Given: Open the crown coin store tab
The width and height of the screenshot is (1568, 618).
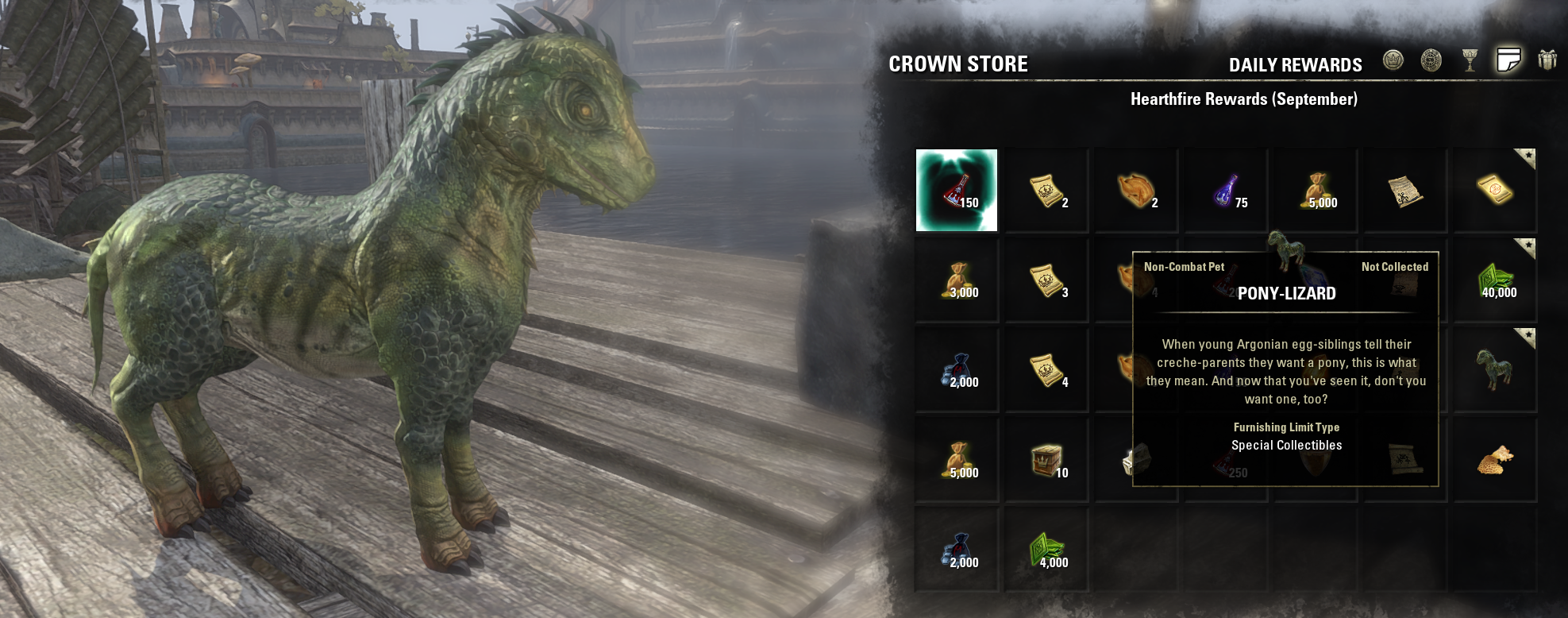Looking at the screenshot, I should click(x=1393, y=60).
